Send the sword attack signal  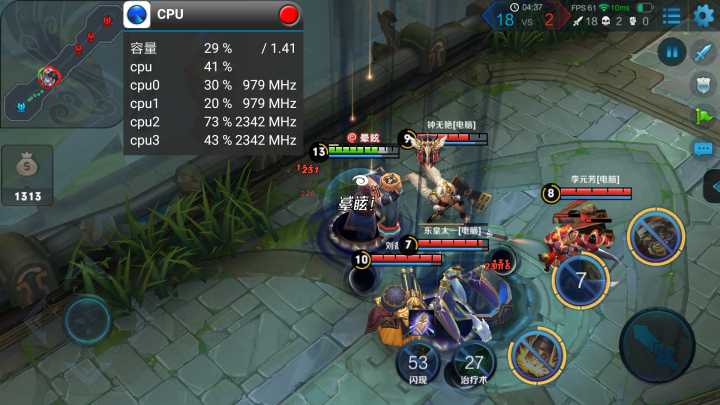(x=704, y=53)
